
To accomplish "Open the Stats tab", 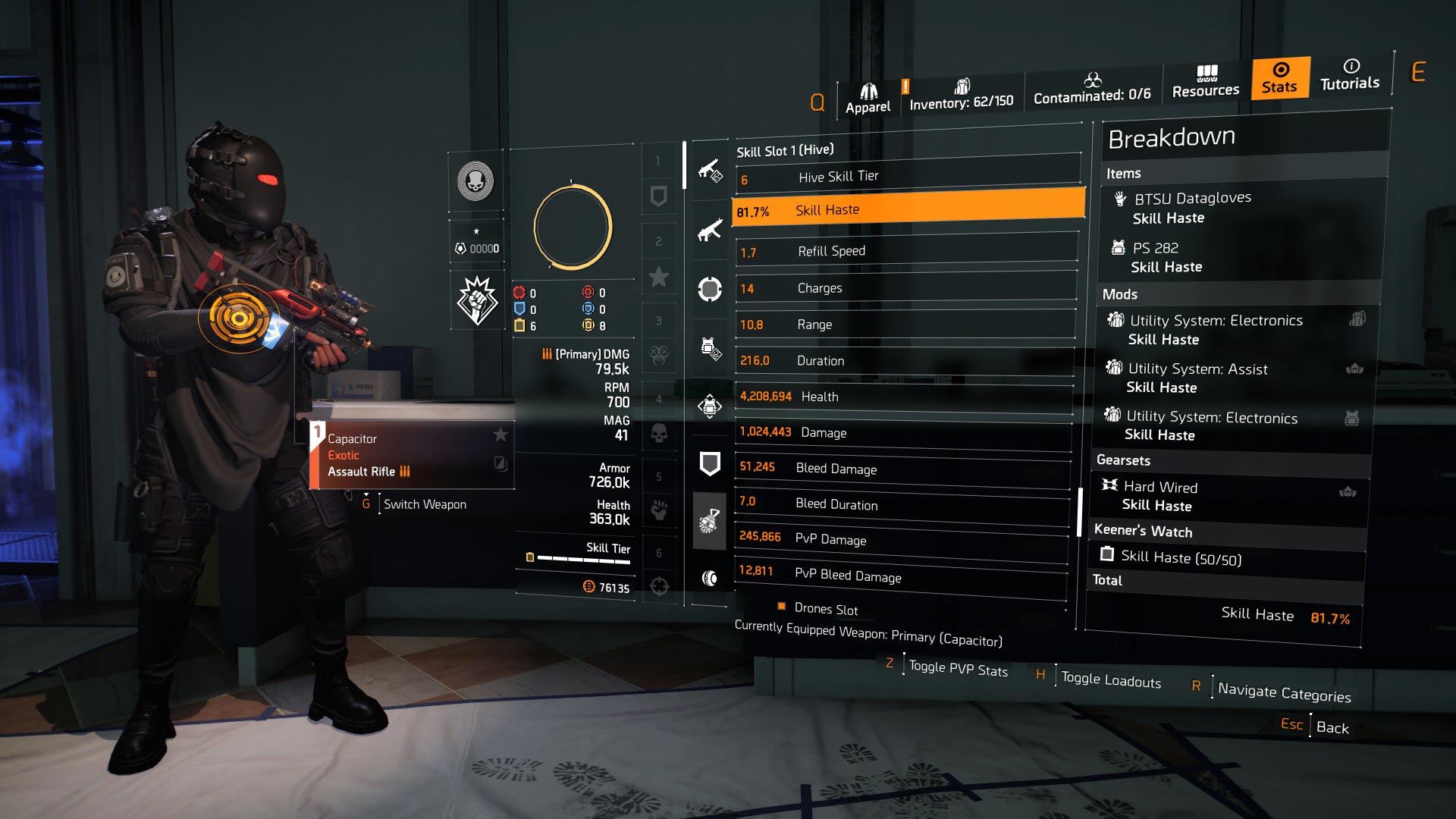I will click(1279, 79).
